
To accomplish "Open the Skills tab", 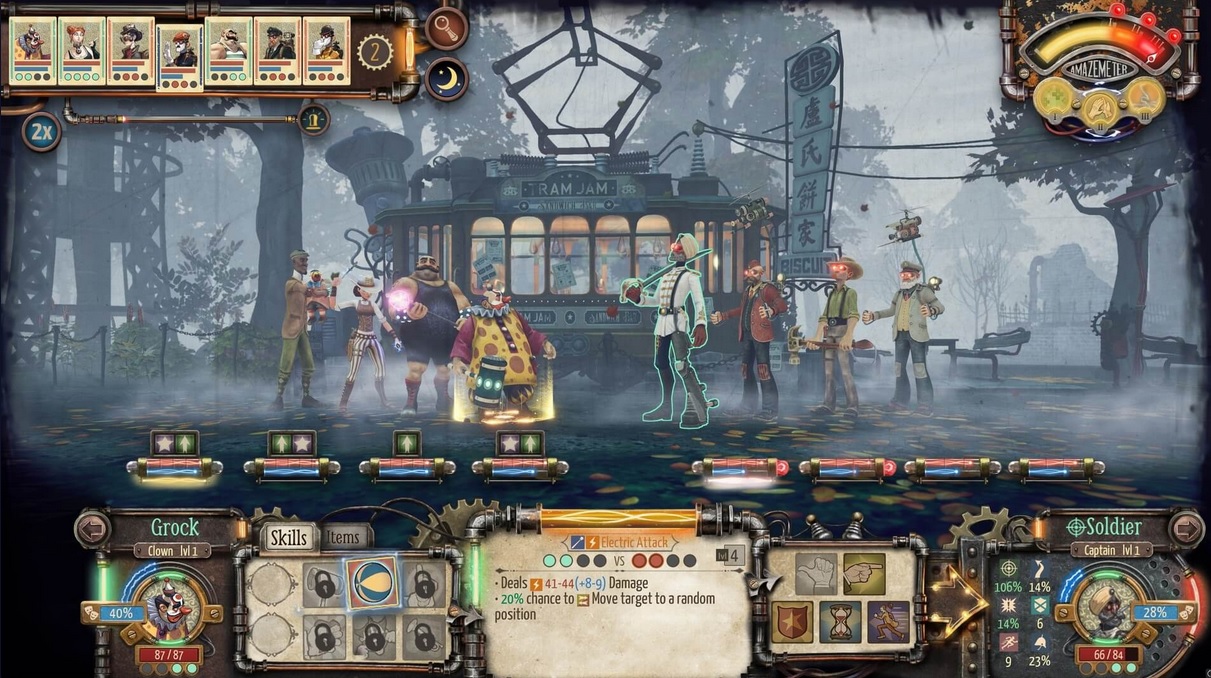I will [x=290, y=538].
